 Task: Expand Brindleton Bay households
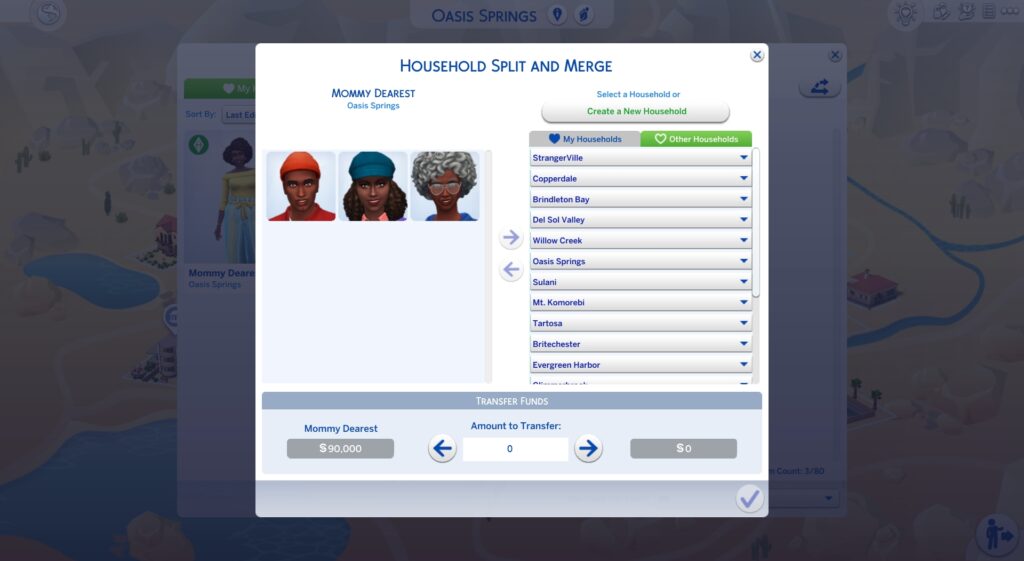click(x=640, y=200)
